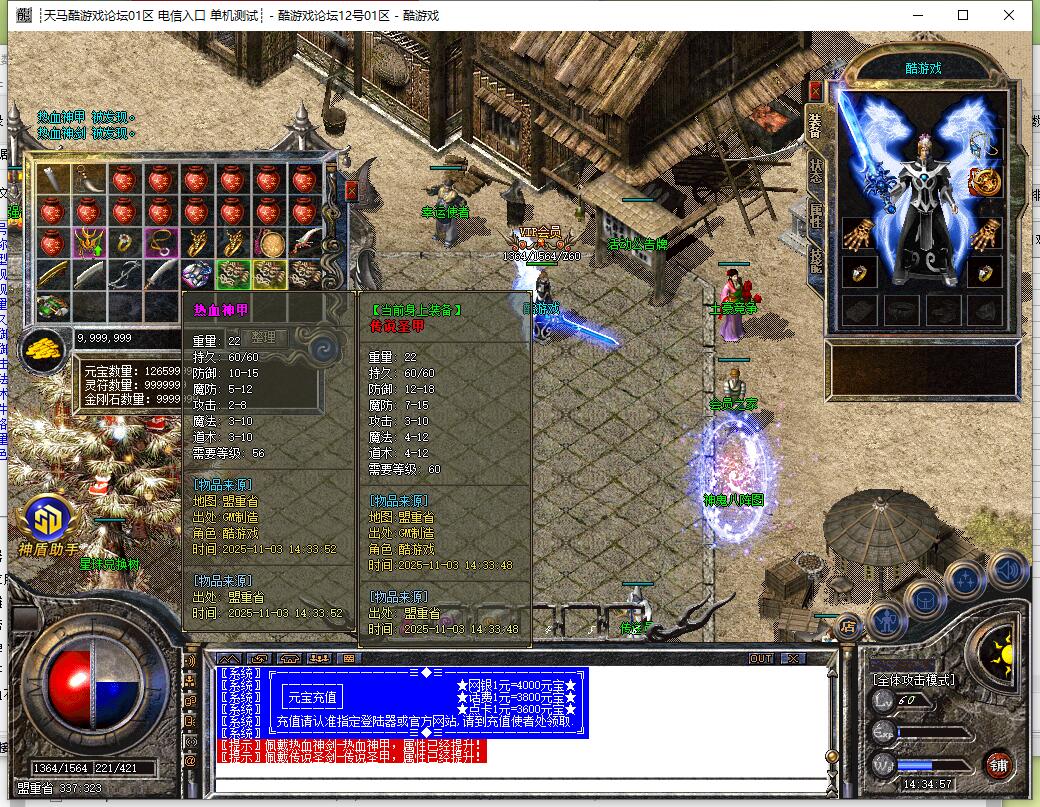Open the 属性 attributes tab
This screenshot has height=807, width=1040.
tap(816, 215)
